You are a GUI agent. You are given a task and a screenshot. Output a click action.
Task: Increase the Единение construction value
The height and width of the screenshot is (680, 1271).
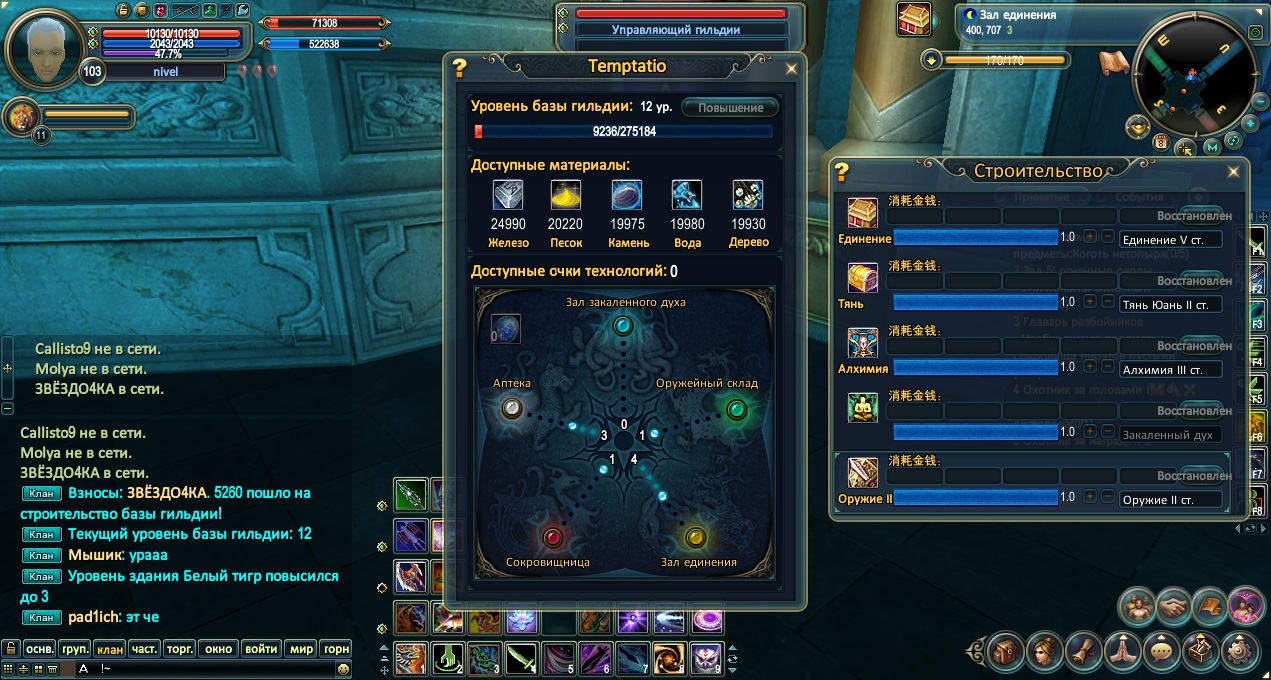pos(1091,237)
